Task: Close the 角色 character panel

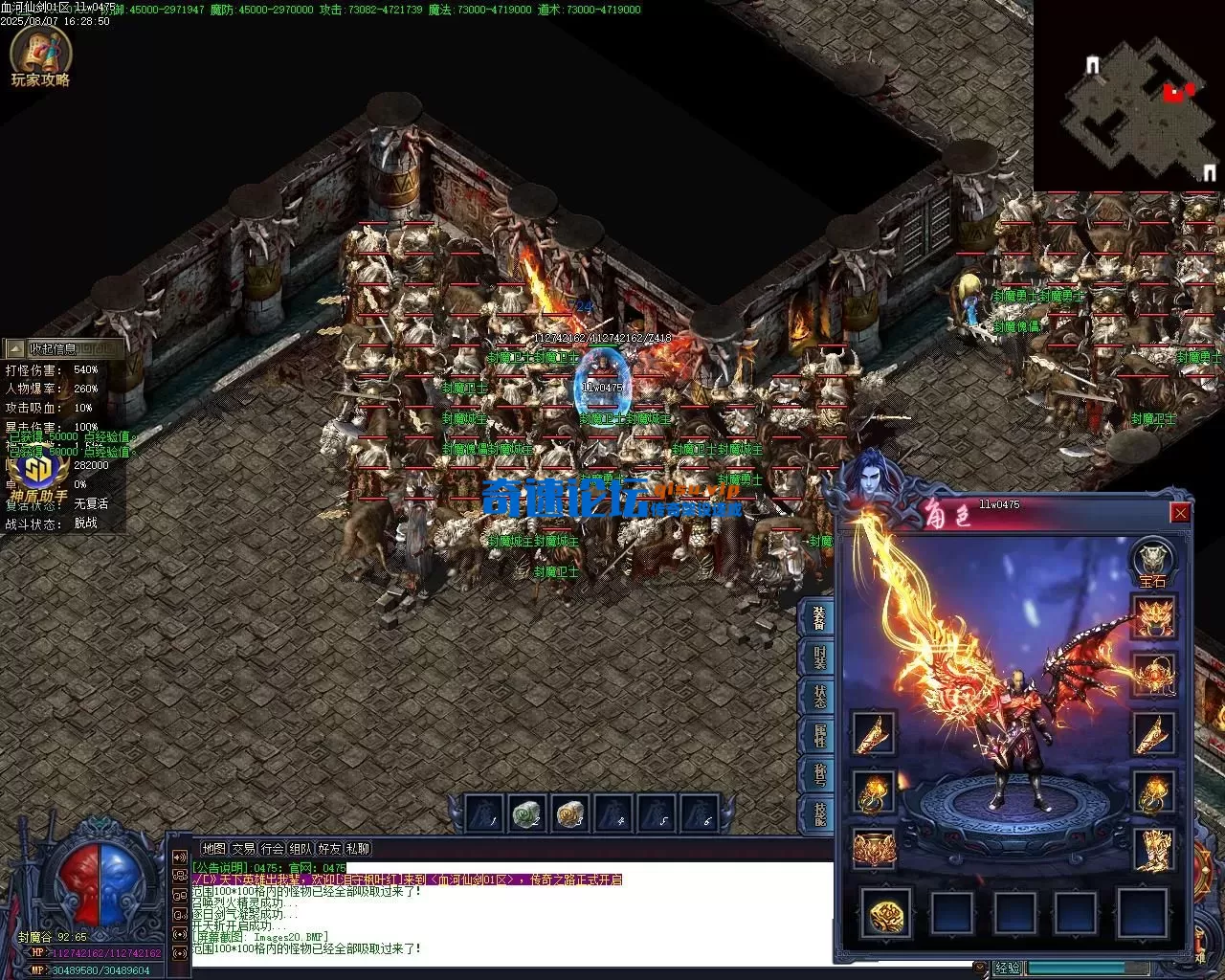Action: pyautogui.click(x=1180, y=514)
